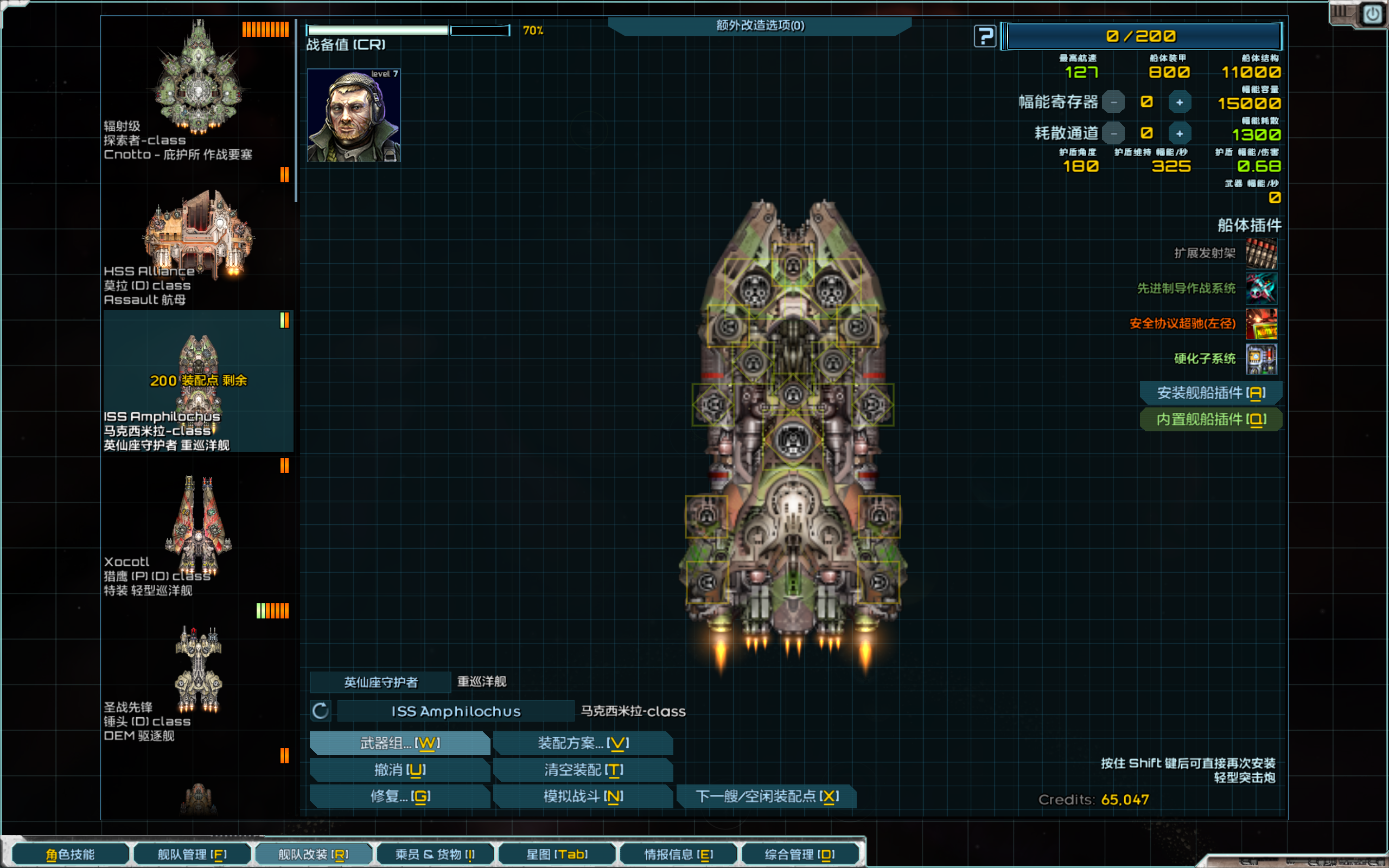Open the 星图 star map tab
This screenshot has height=868, width=1389.
pyautogui.click(x=557, y=854)
